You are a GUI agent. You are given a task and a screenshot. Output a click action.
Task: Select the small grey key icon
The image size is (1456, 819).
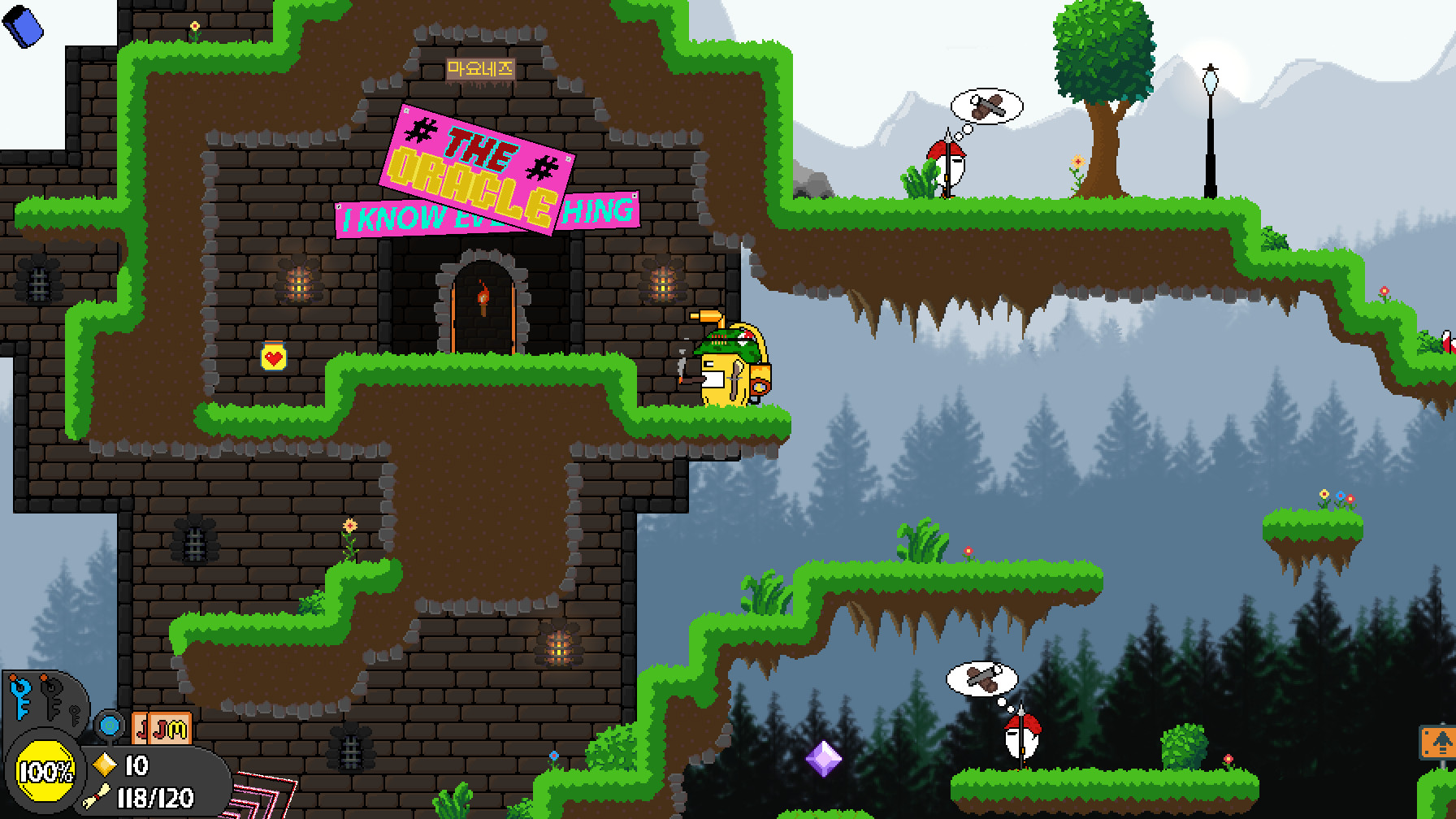(x=74, y=715)
